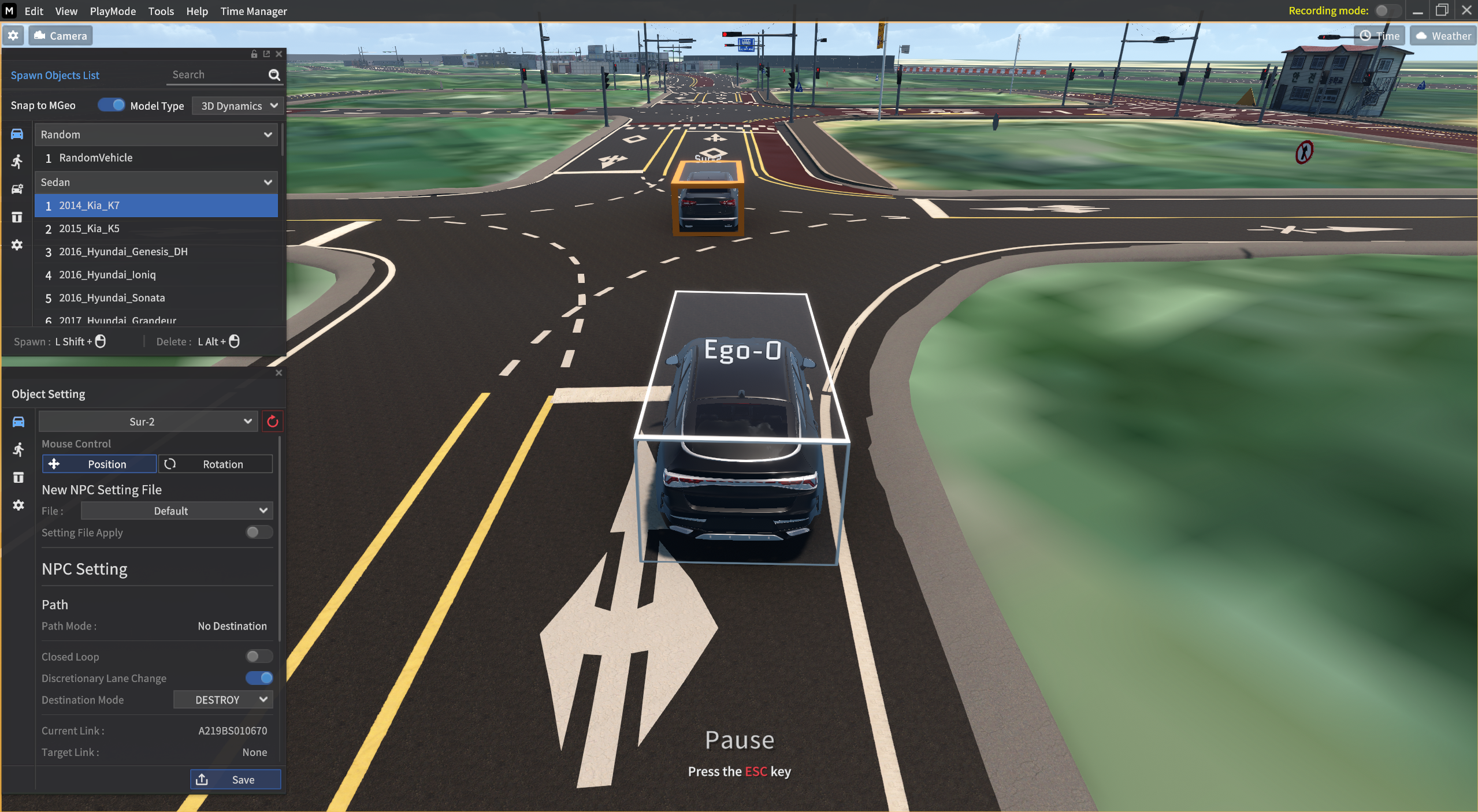Save the object settings
Viewport: 1478px width, 812px height.
236,780
